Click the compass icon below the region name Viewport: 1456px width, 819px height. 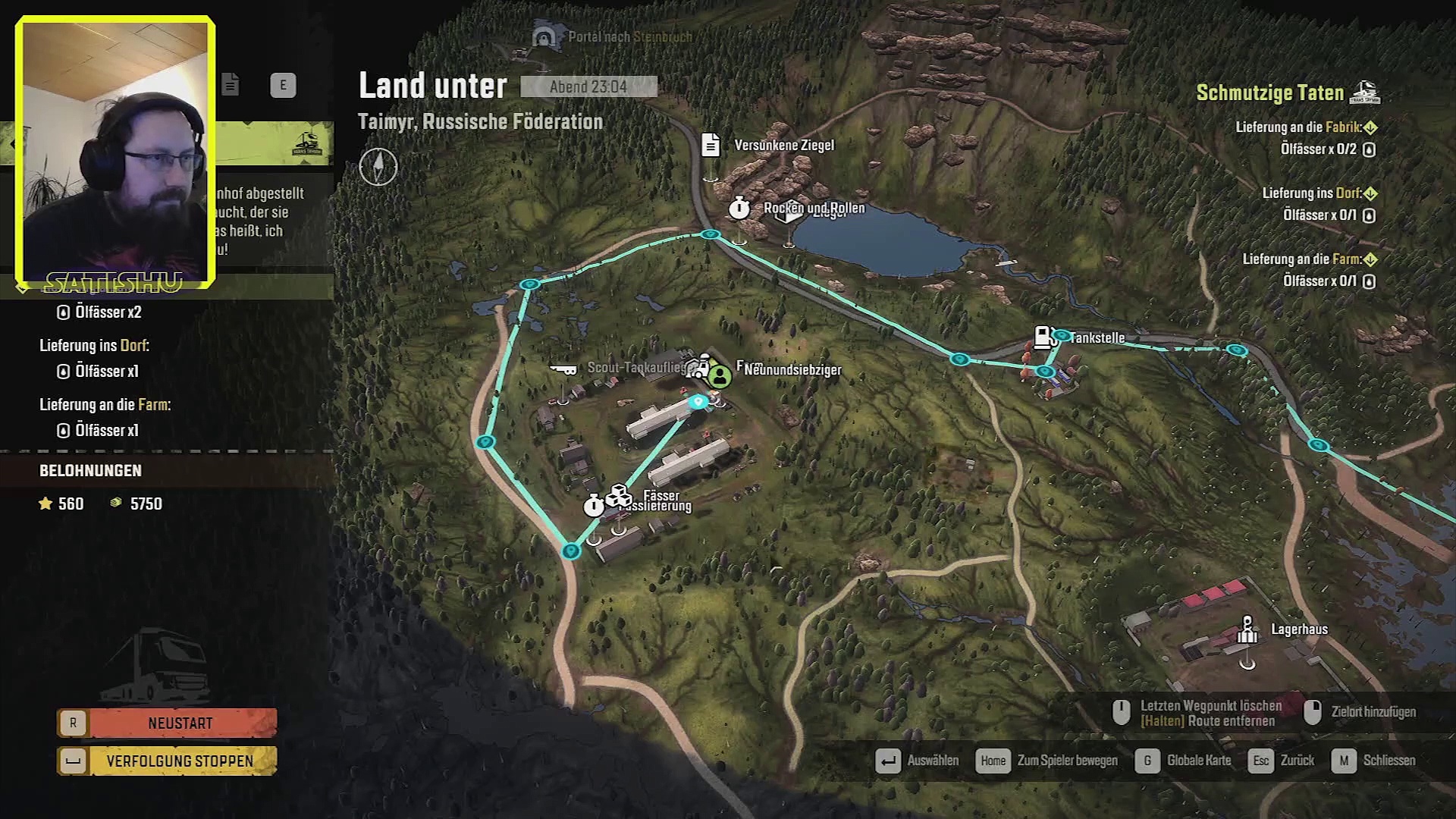378,167
